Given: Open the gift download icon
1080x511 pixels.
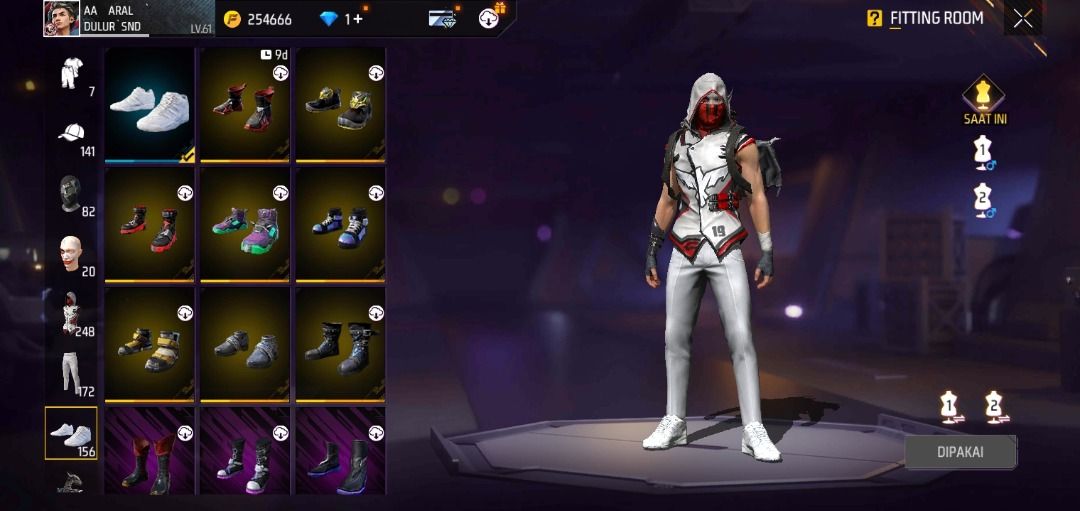Looking at the screenshot, I should 491,17.
